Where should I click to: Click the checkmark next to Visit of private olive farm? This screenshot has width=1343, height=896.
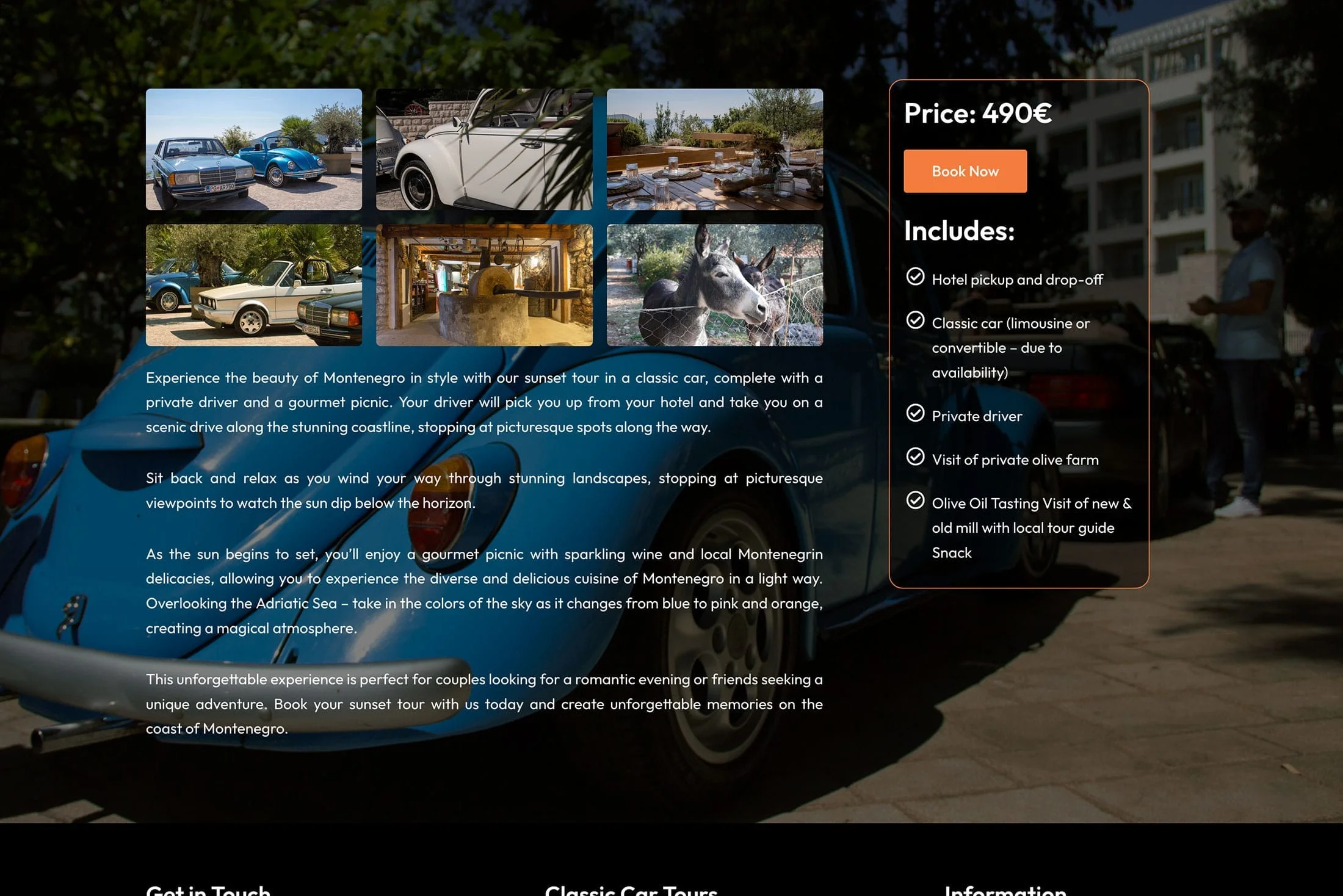point(914,457)
